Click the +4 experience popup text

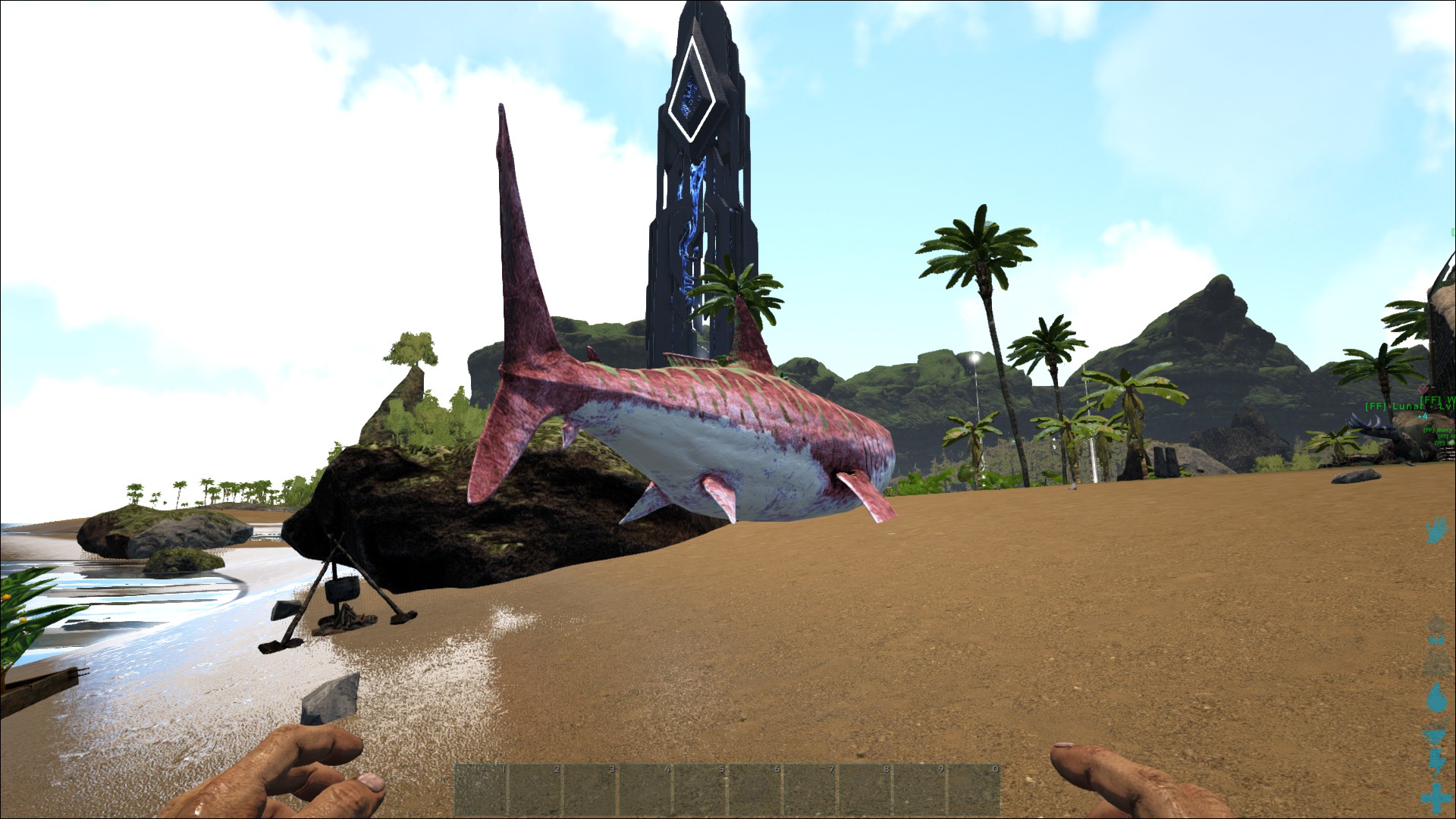(x=1422, y=416)
